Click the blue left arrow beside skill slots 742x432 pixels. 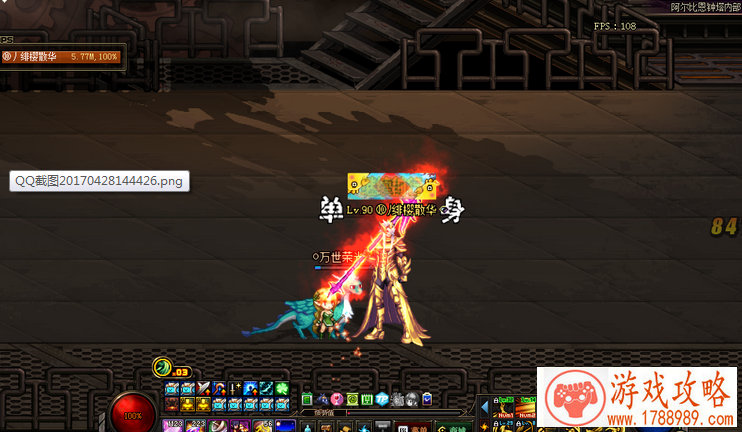(484, 408)
